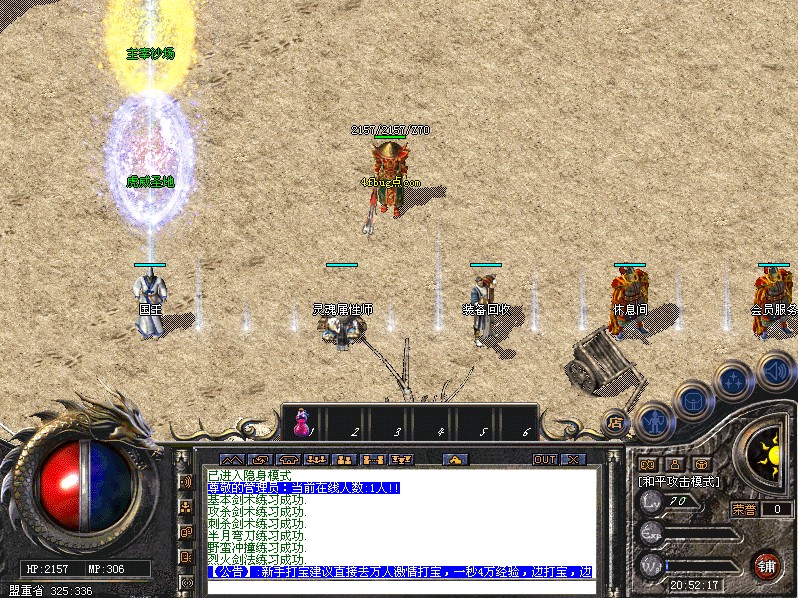Viewport: 798px width, 598px height.
Task: Open the bag orb button
Action: [x=692, y=401]
